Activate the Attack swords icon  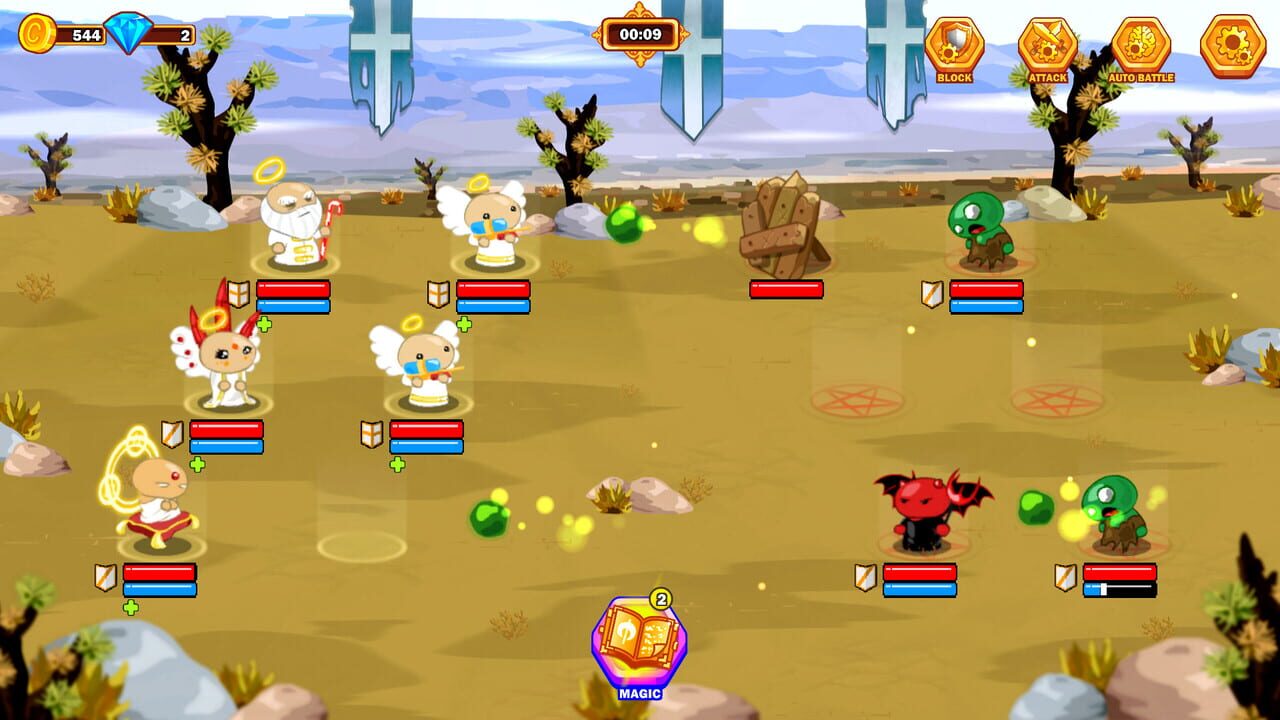[x=1044, y=44]
